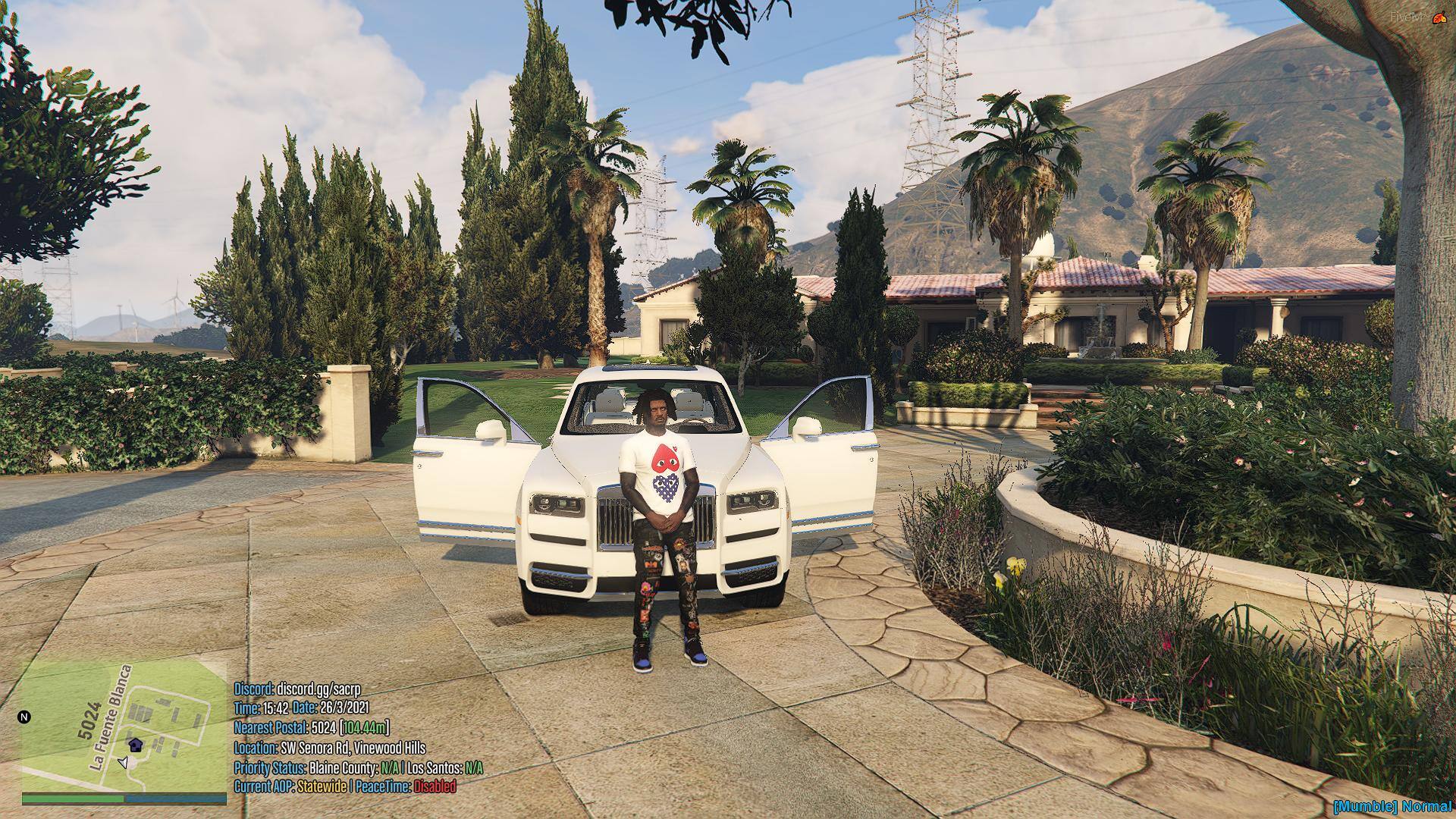Click the north compass indicator beside the minimap

tap(24, 717)
